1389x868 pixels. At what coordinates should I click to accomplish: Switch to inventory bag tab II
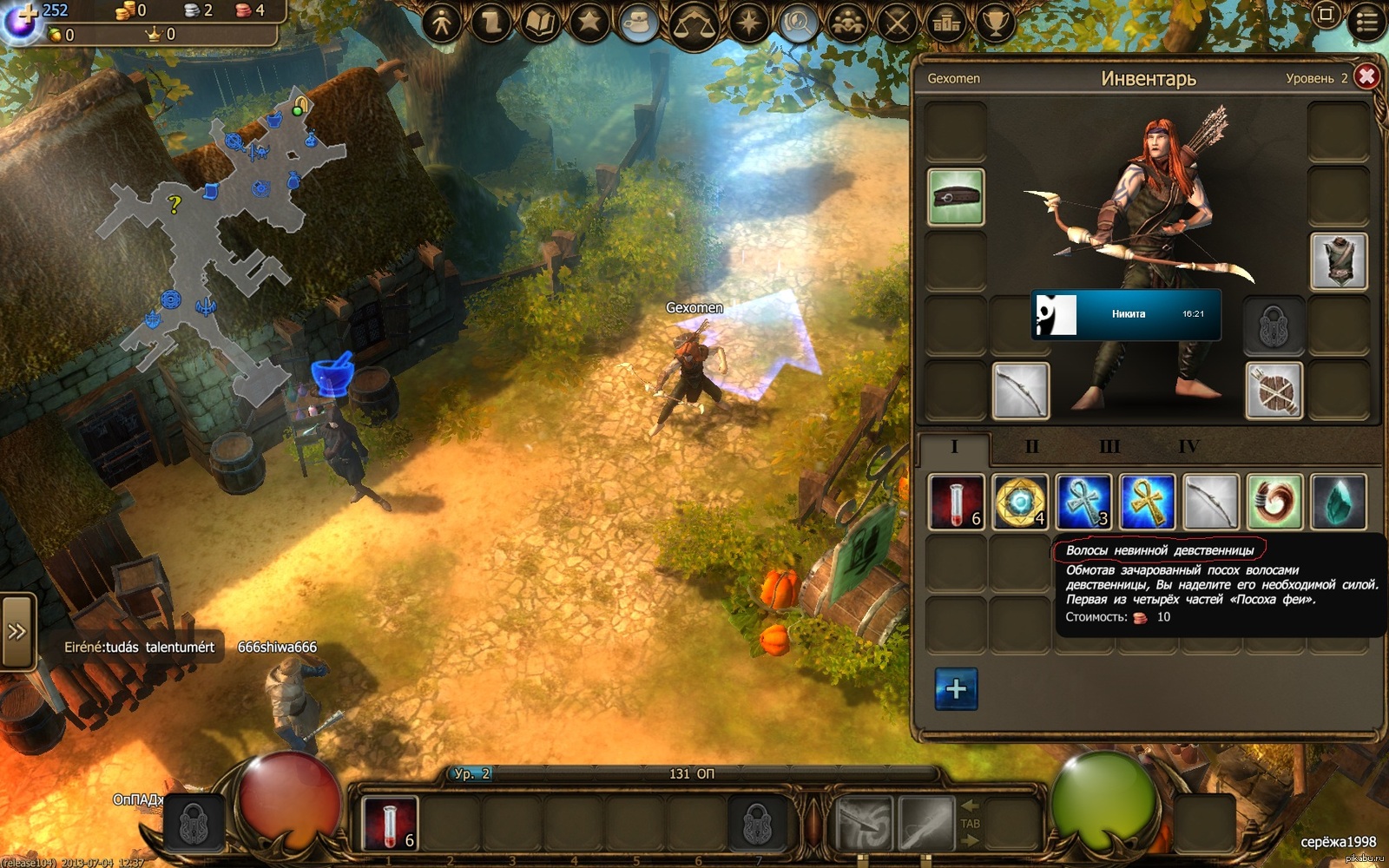(x=1031, y=447)
